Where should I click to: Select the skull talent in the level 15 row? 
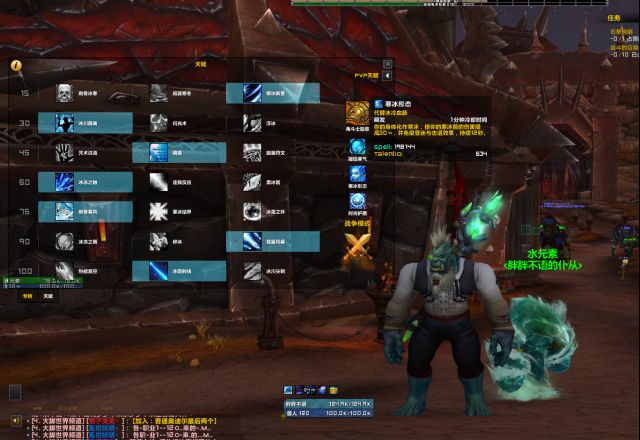click(64, 94)
